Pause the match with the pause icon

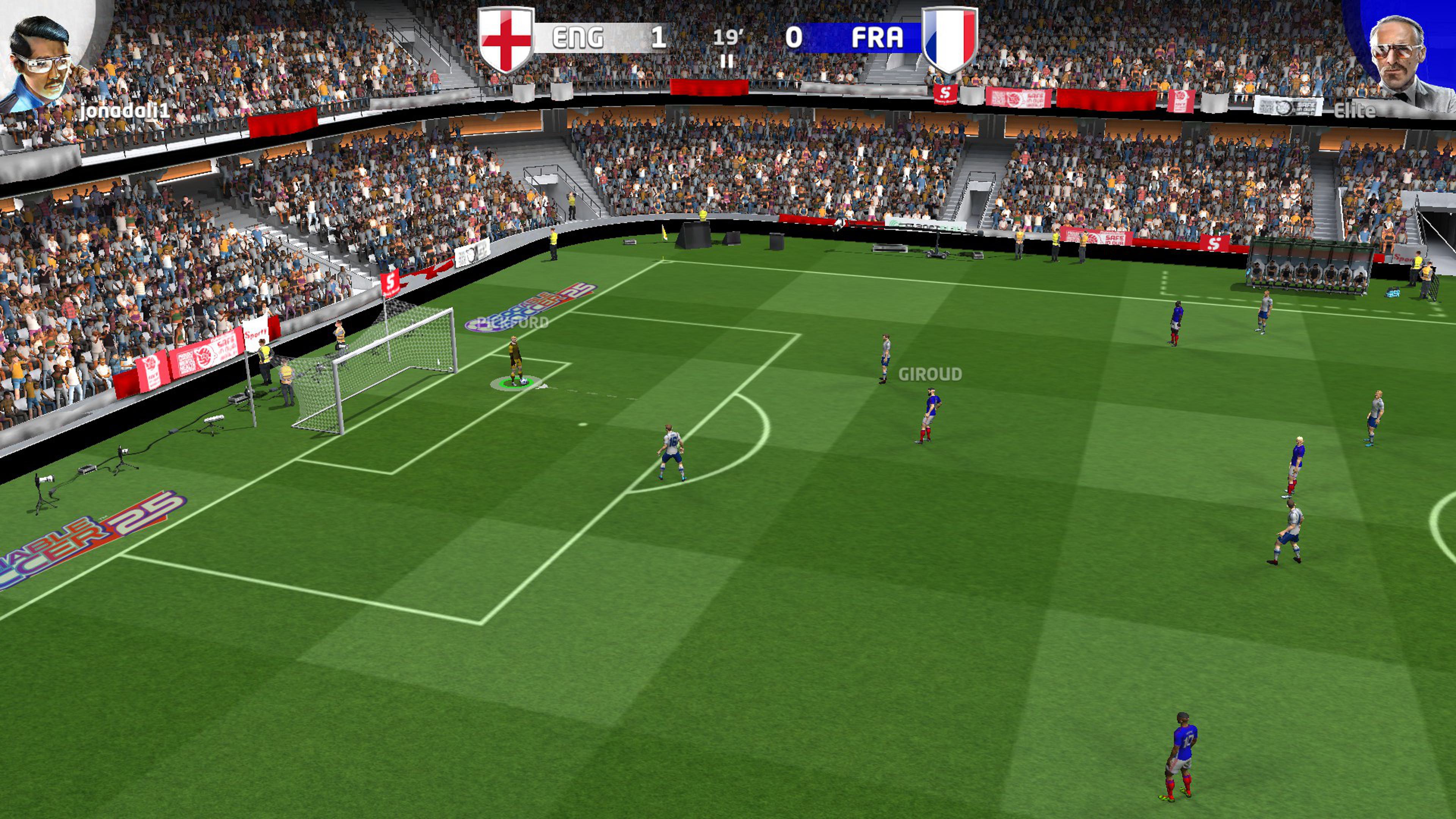point(727,61)
